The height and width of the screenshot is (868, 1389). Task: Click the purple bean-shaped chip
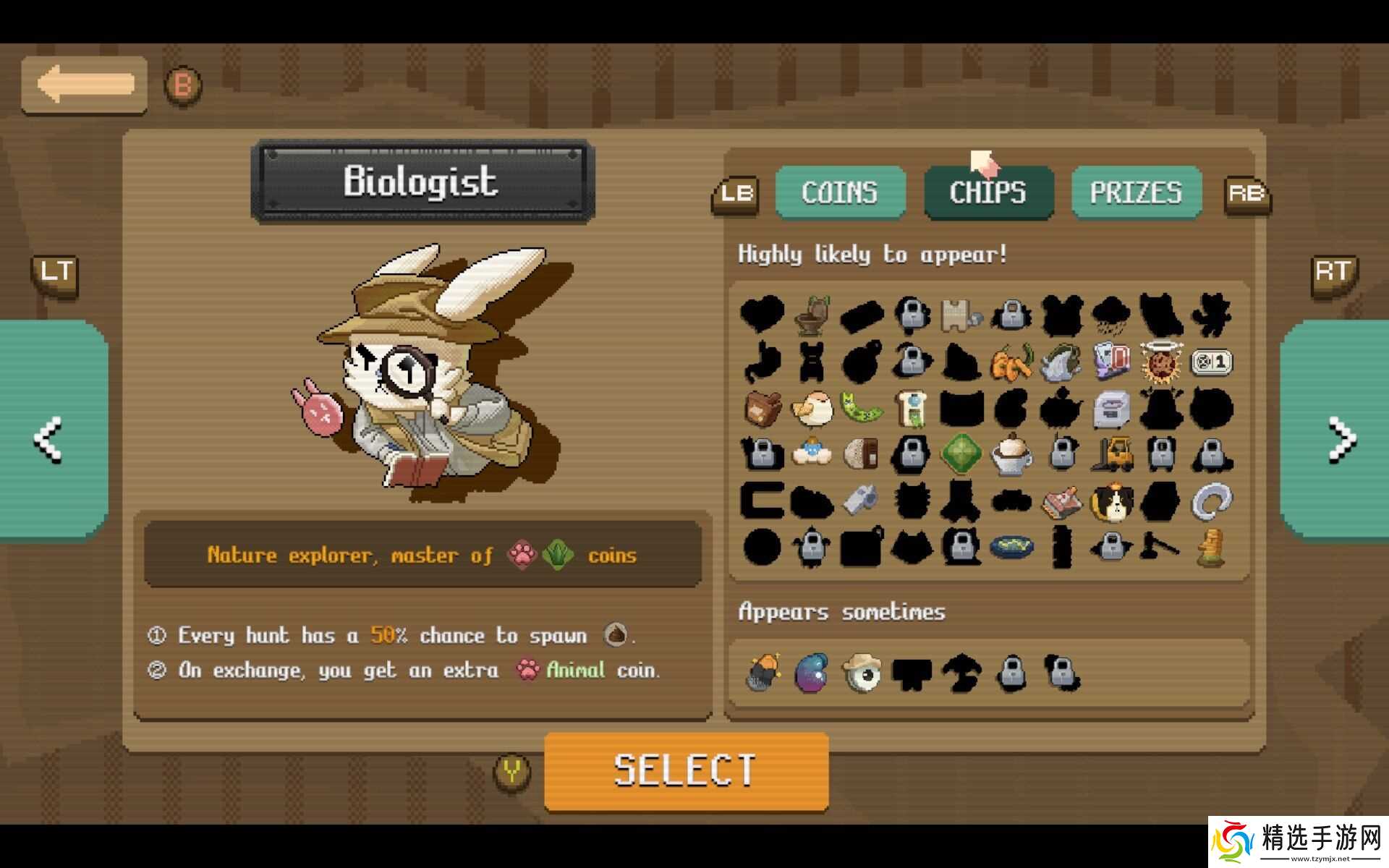812,673
